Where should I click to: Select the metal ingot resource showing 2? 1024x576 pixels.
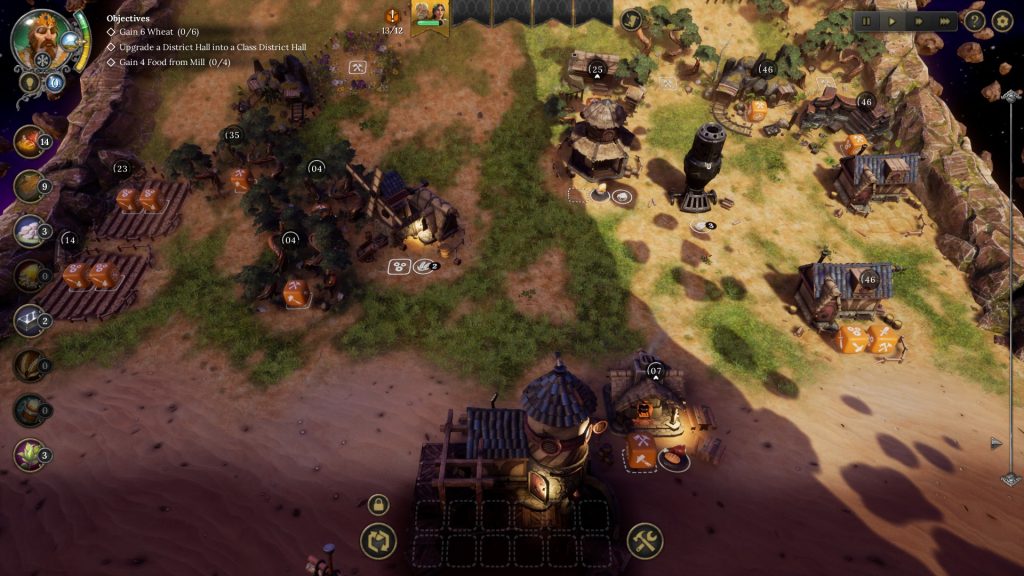[x=29, y=320]
